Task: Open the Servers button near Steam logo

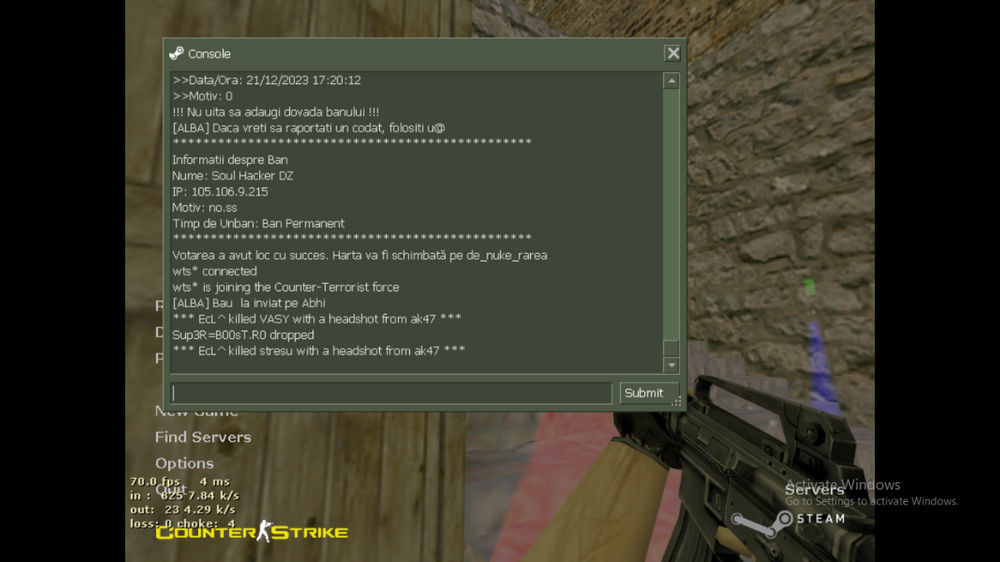Action: coord(814,490)
